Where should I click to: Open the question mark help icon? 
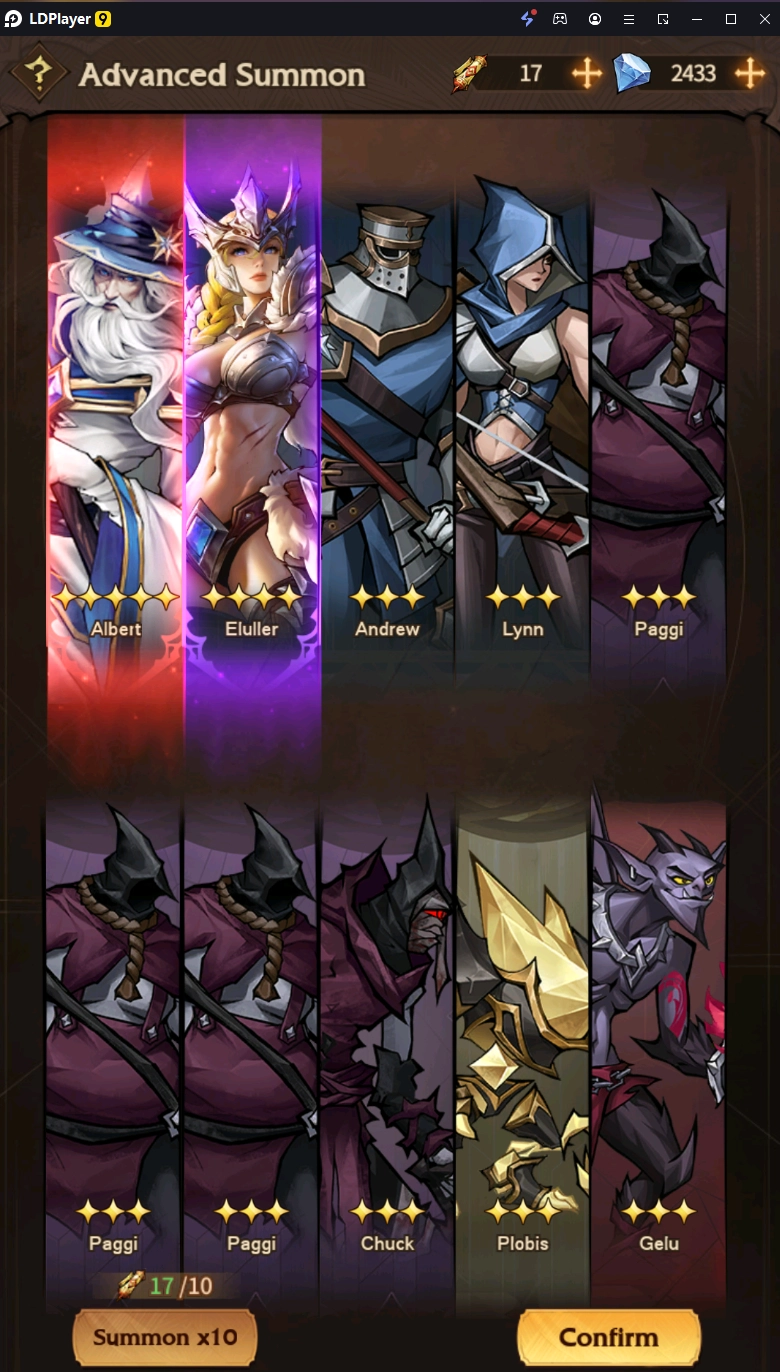pyautogui.click(x=39, y=73)
